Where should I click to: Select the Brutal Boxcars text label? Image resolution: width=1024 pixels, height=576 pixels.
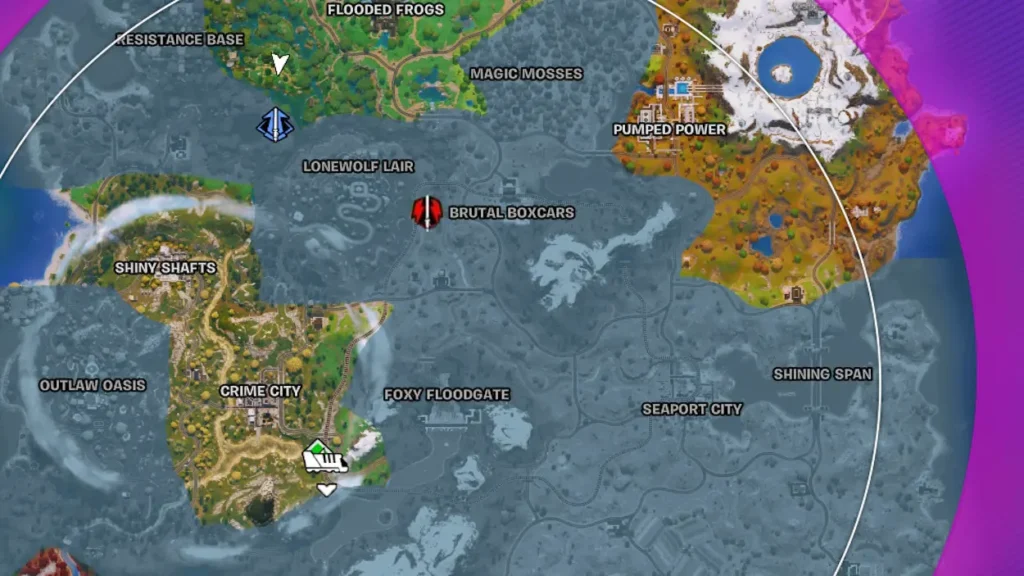512,213
